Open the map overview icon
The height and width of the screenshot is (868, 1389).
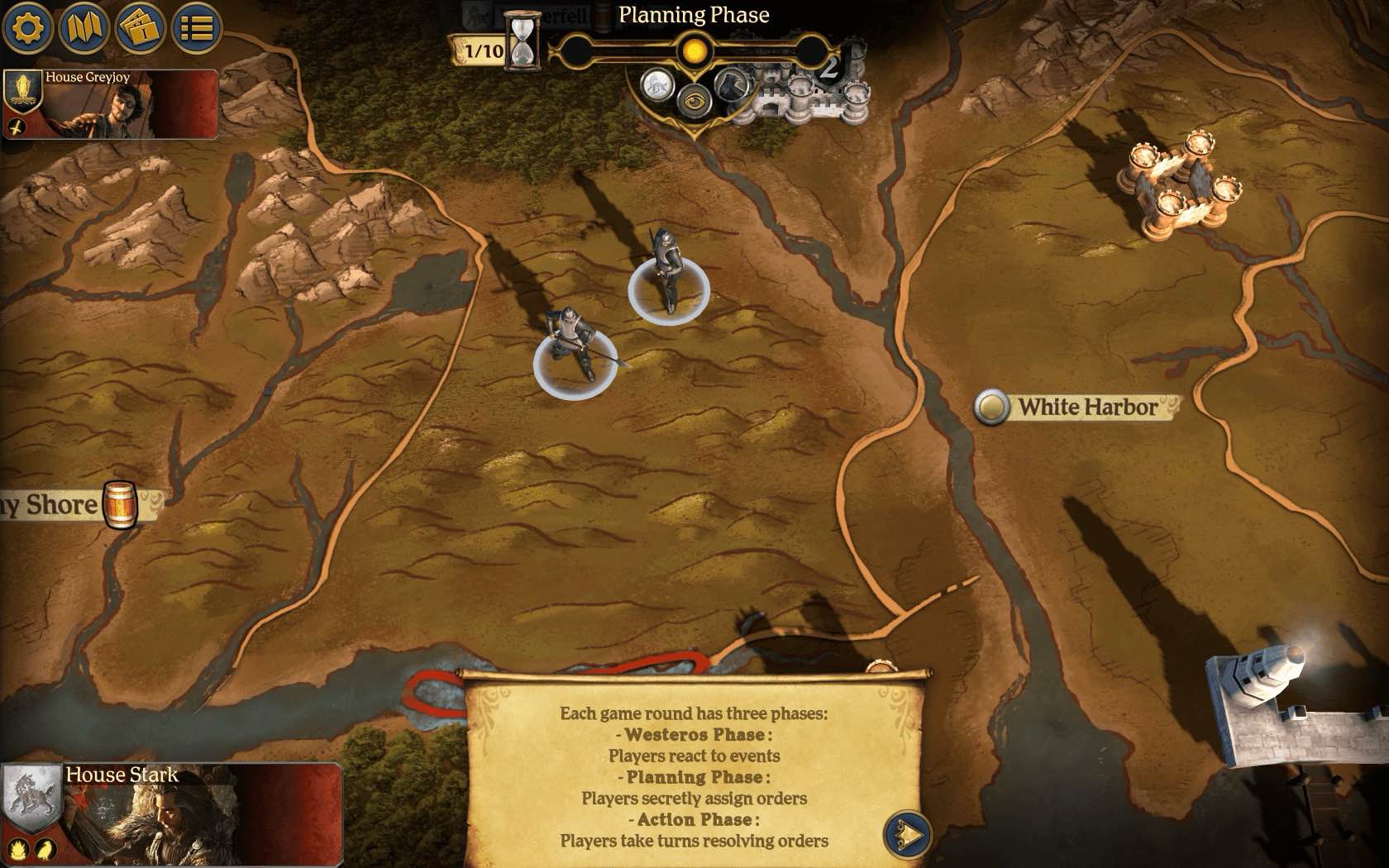(x=83, y=27)
